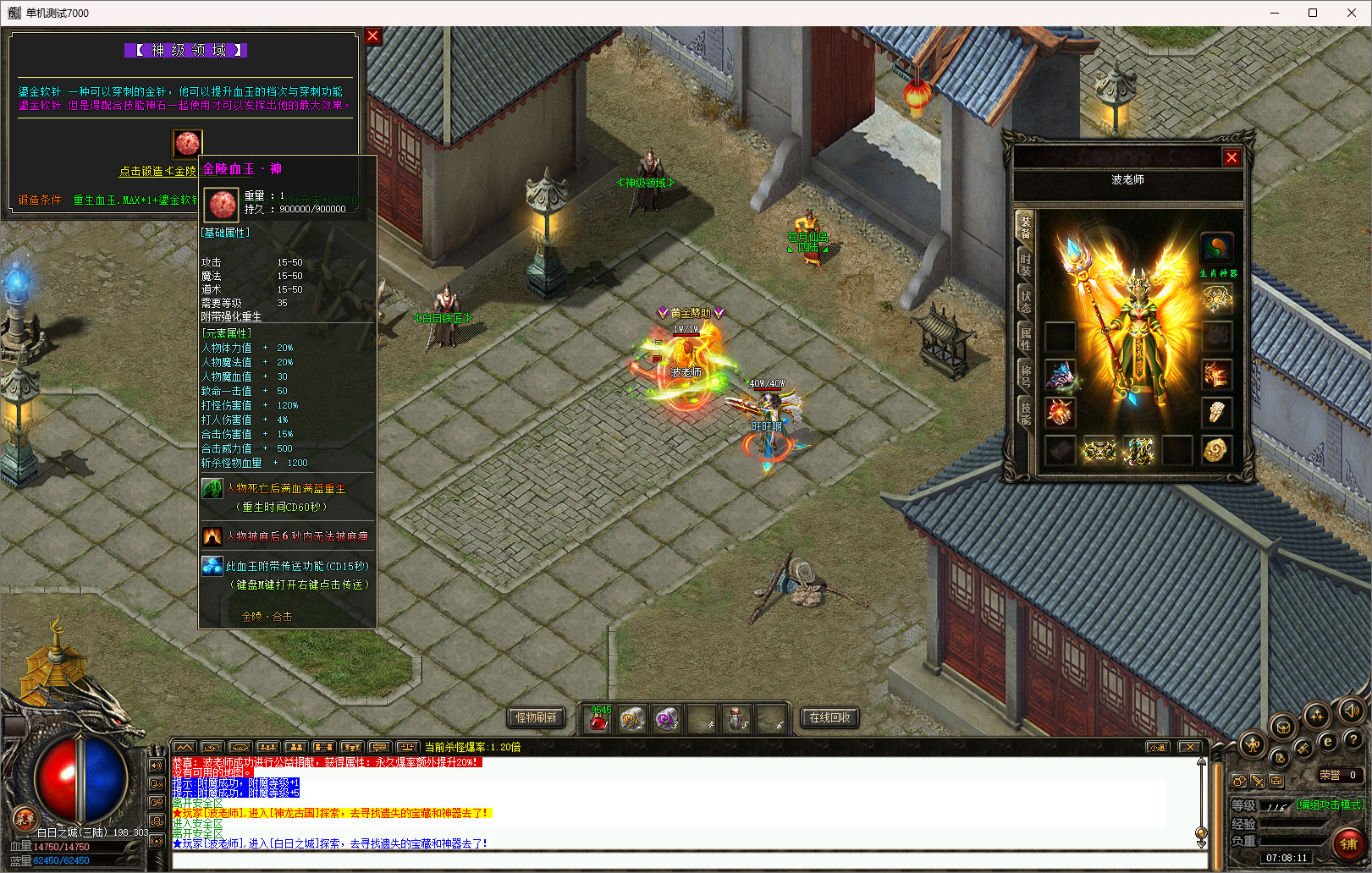Close the 神级领域 forging panel
Viewport: 1372px width, 873px height.
click(372, 36)
